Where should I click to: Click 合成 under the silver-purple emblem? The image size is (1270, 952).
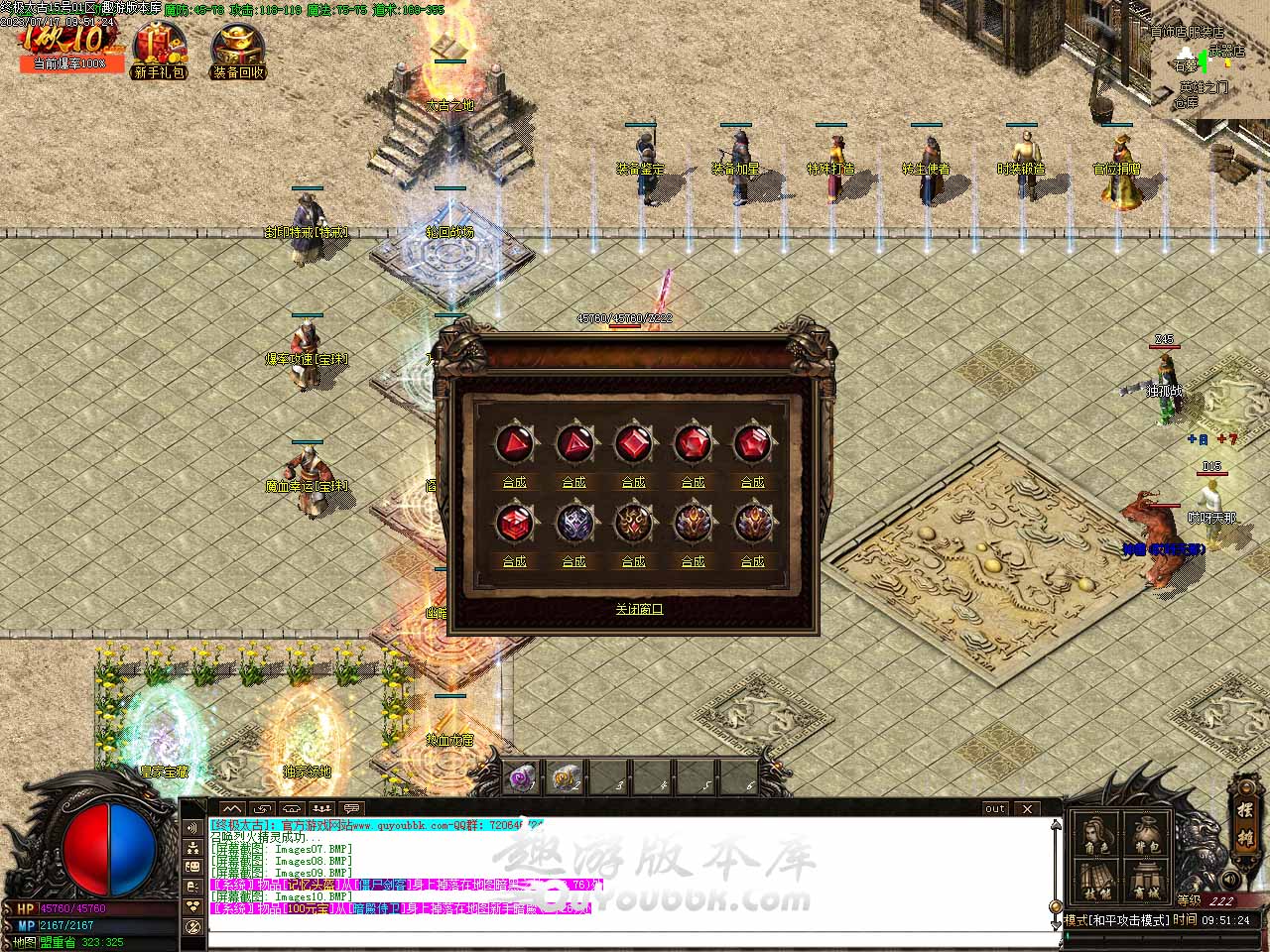573,561
